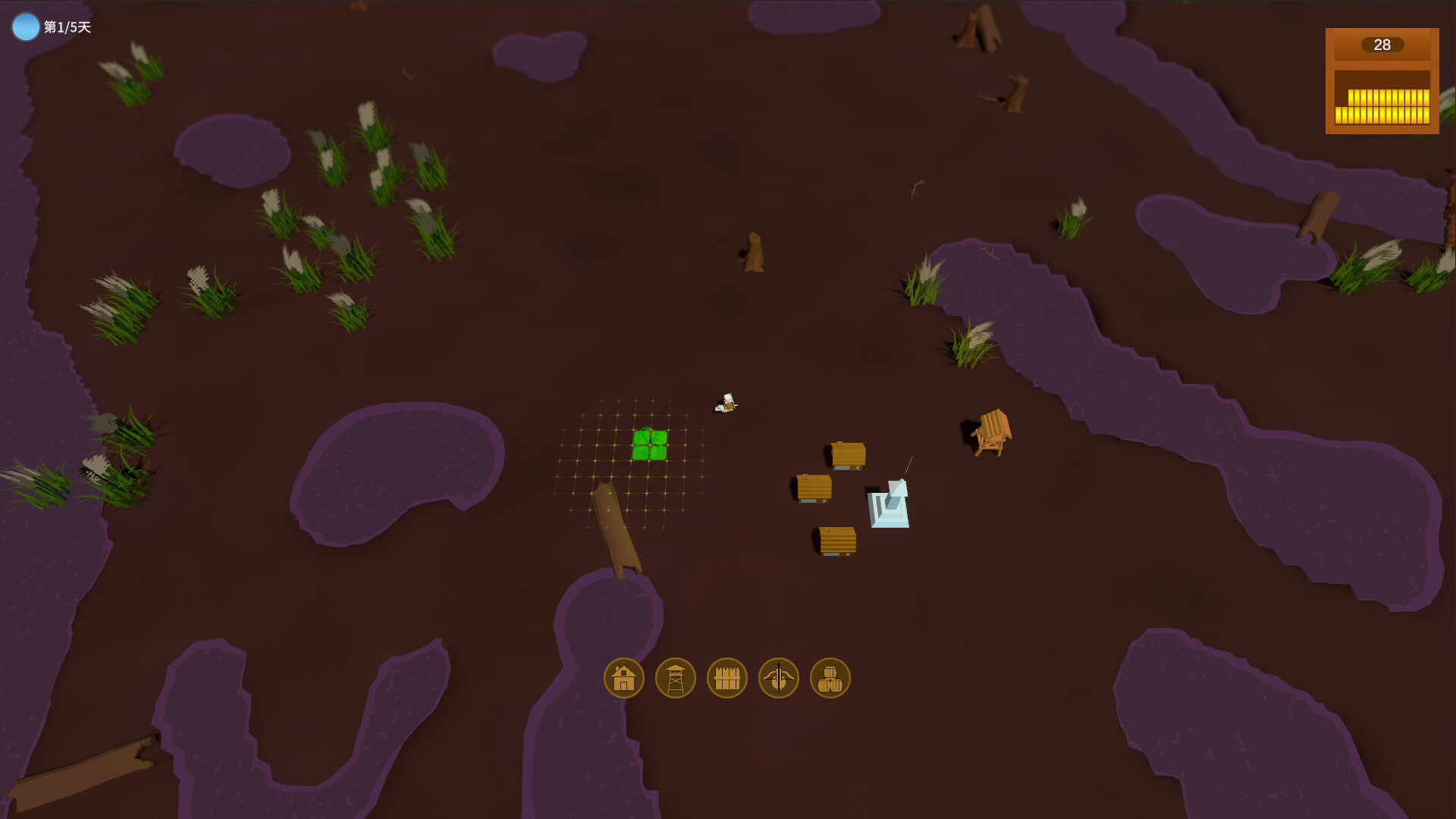This screenshot has width=1456, height=819.
Task: Click the gold bar stack inside the chest
Action: 1382,105
